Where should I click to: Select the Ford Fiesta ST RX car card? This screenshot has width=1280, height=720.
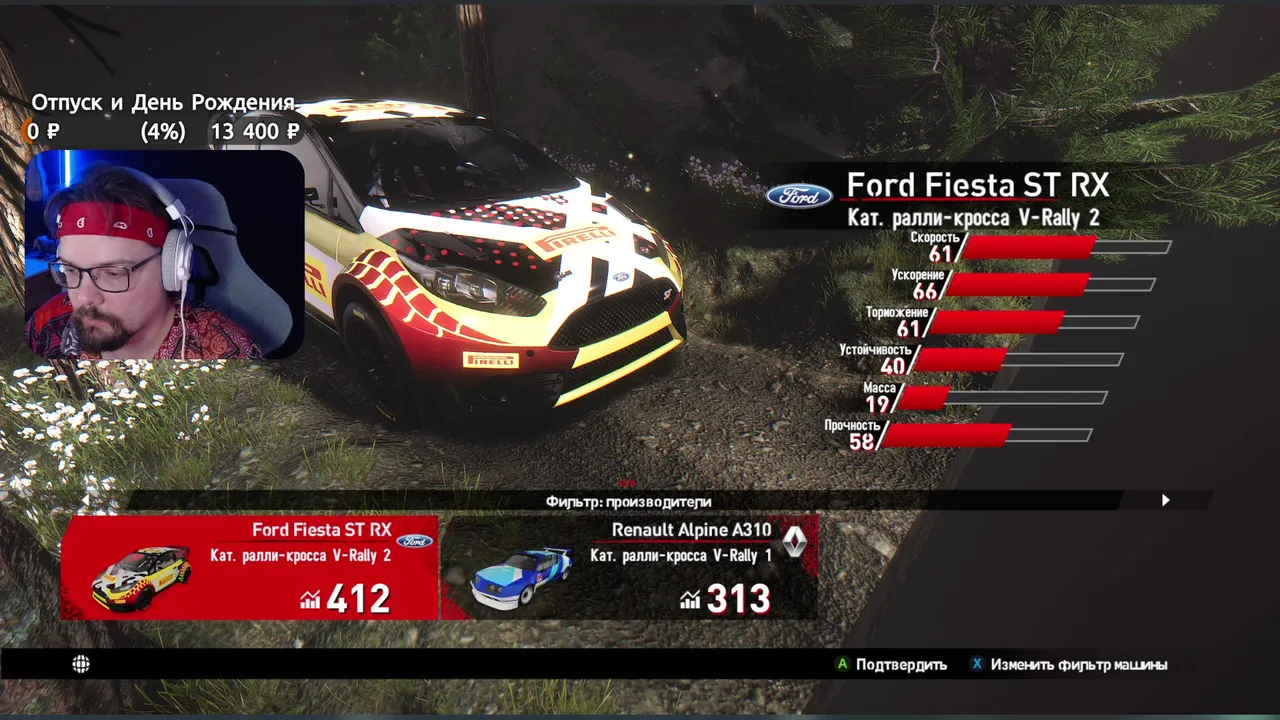[x=250, y=567]
